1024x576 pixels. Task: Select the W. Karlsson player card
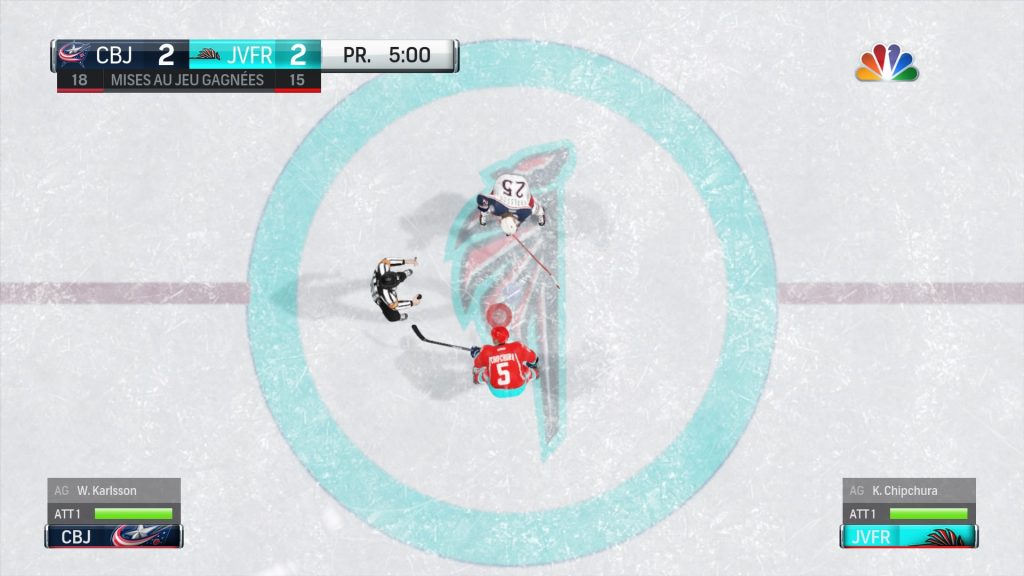click(x=113, y=491)
